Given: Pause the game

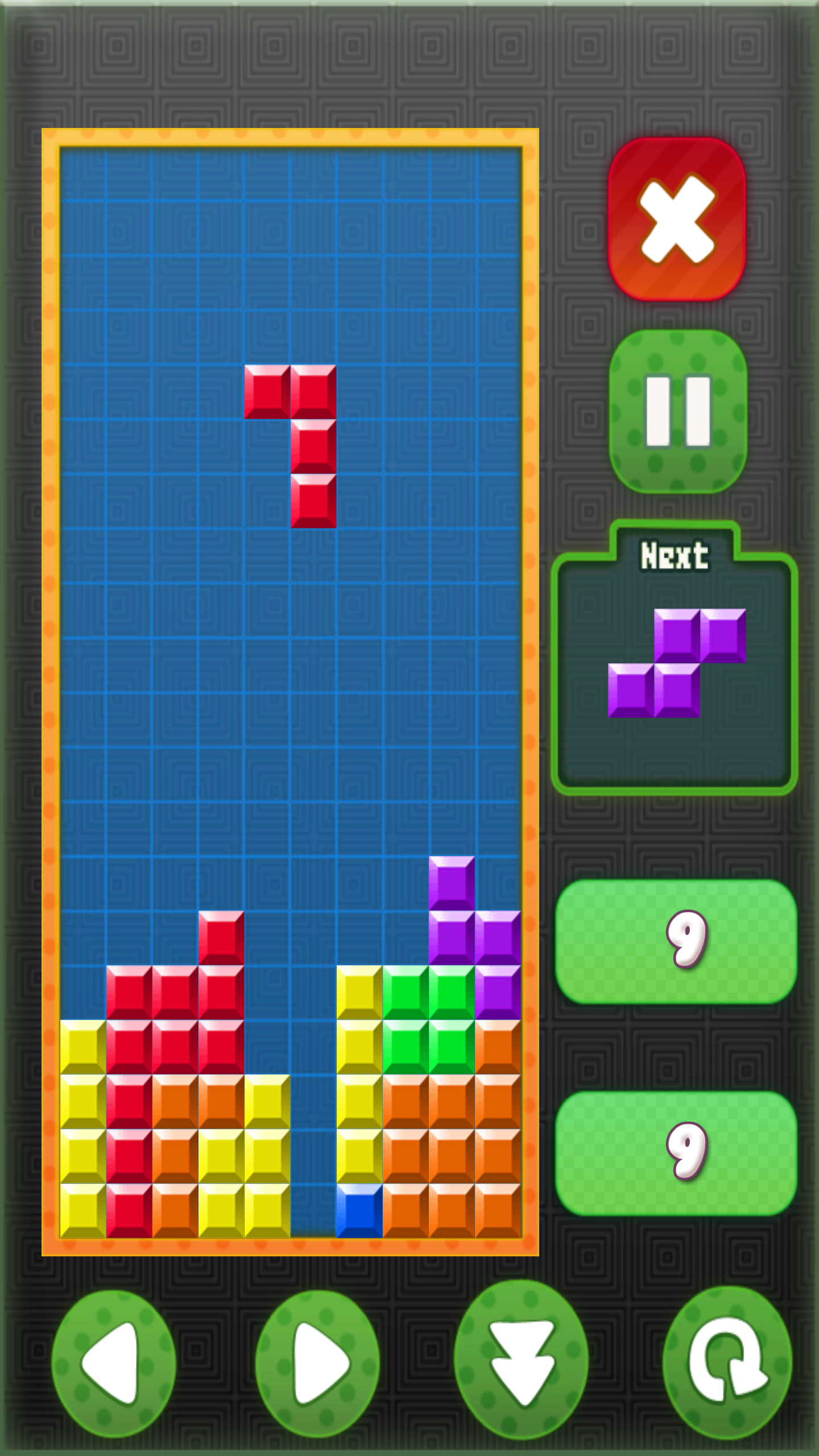Looking at the screenshot, I should (x=678, y=411).
